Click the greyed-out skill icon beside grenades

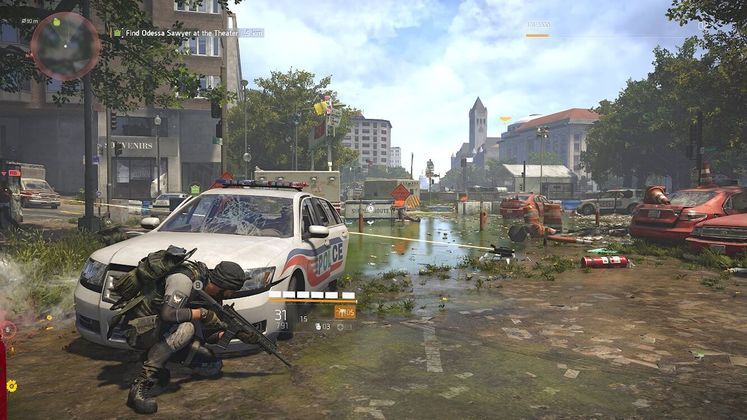[340, 326]
